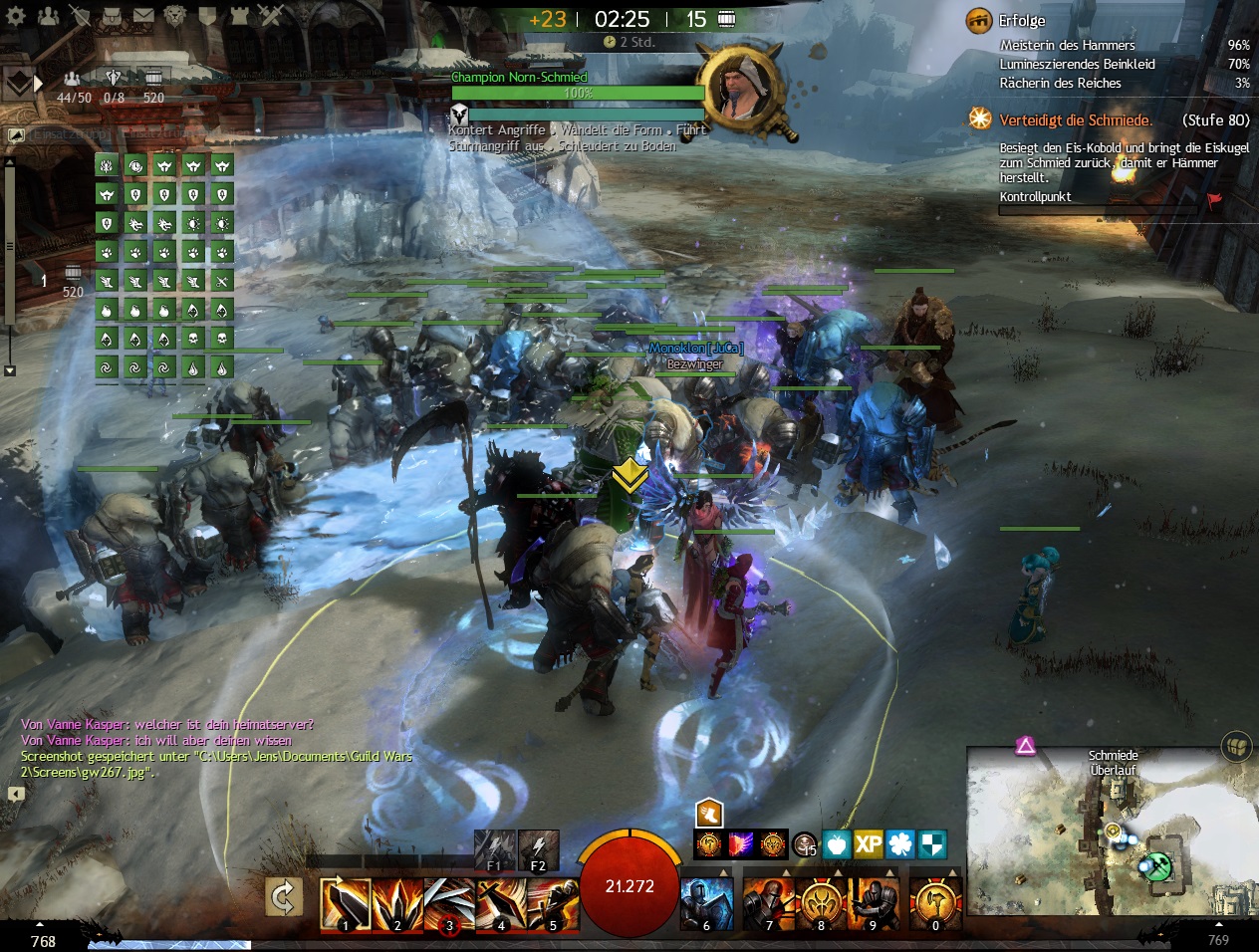
Task: Use the triple-blade skill in slot 3
Action: 449,904
